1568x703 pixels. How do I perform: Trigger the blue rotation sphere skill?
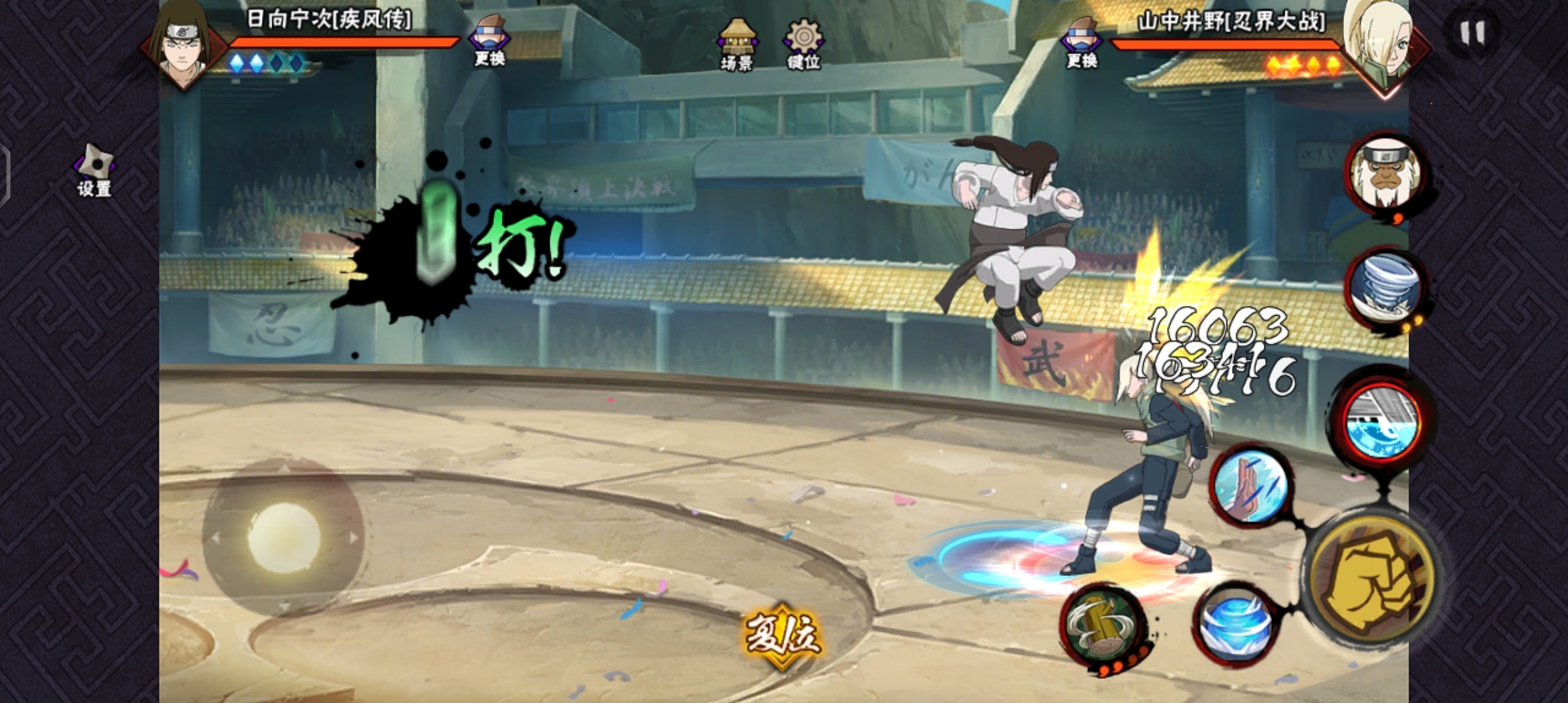[x=1235, y=626]
